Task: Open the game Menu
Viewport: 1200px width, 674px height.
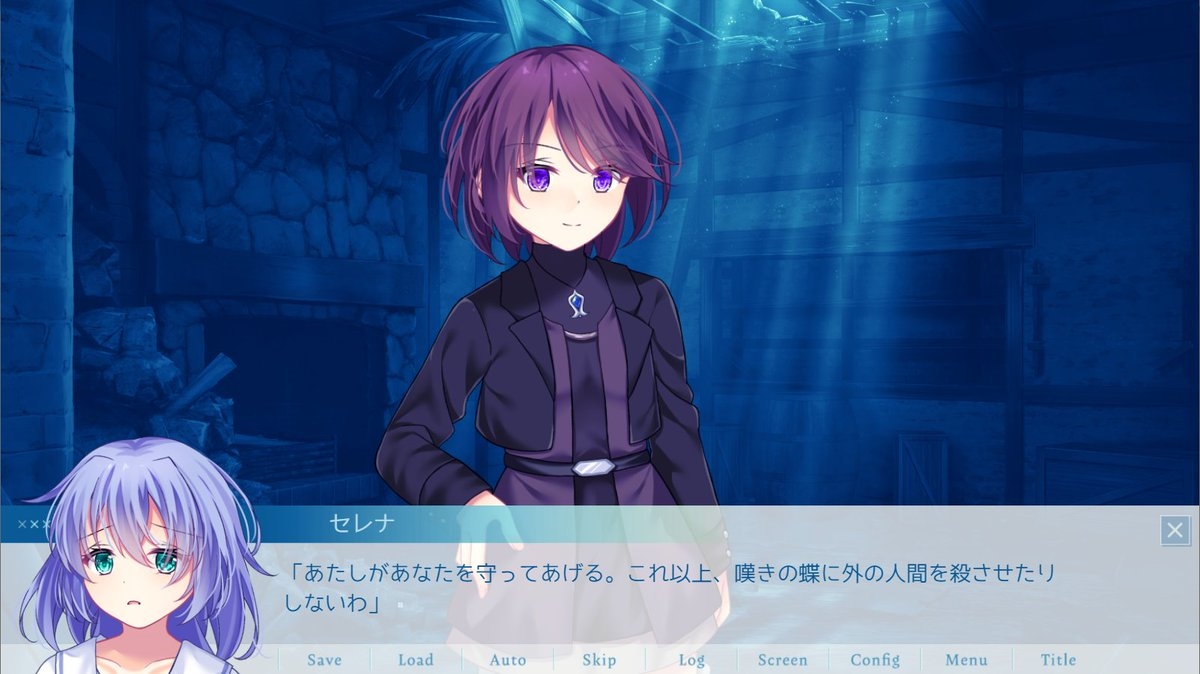Action: pyautogui.click(x=966, y=660)
